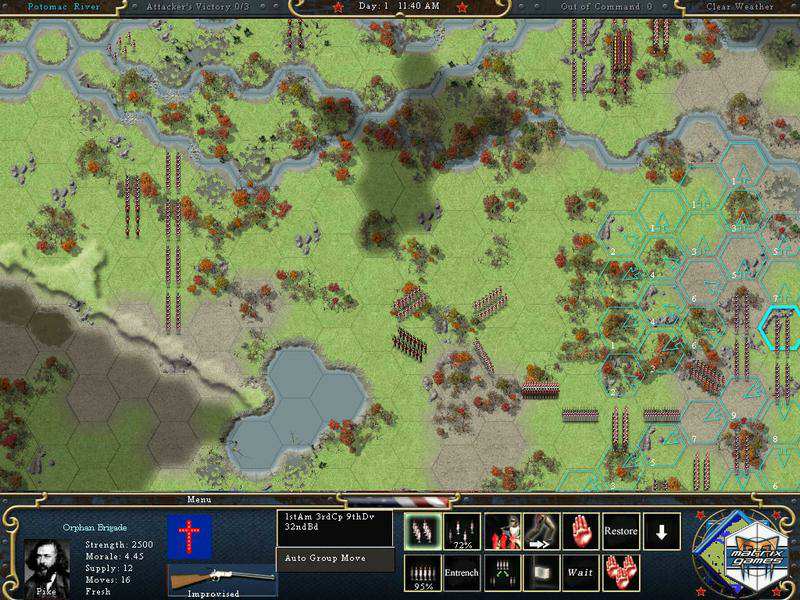Screen dimensions: 800x600
Task: Choose the 72% soldier formation button
Action: [x=462, y=531]
